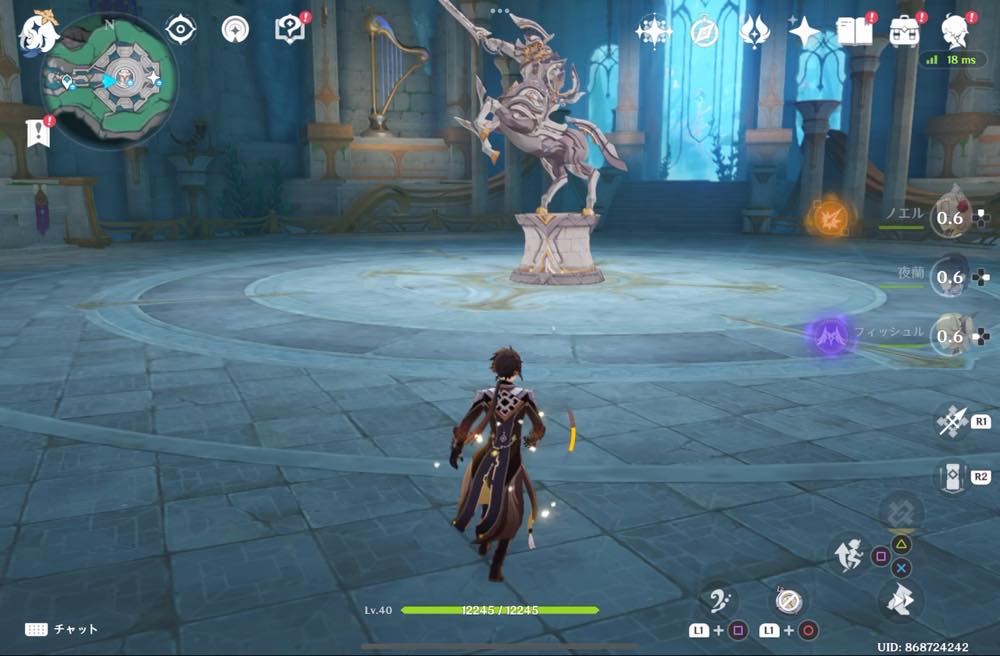Open the inventory backpack icon
The width and height of the screenshot is (1000, 656).
905,32
